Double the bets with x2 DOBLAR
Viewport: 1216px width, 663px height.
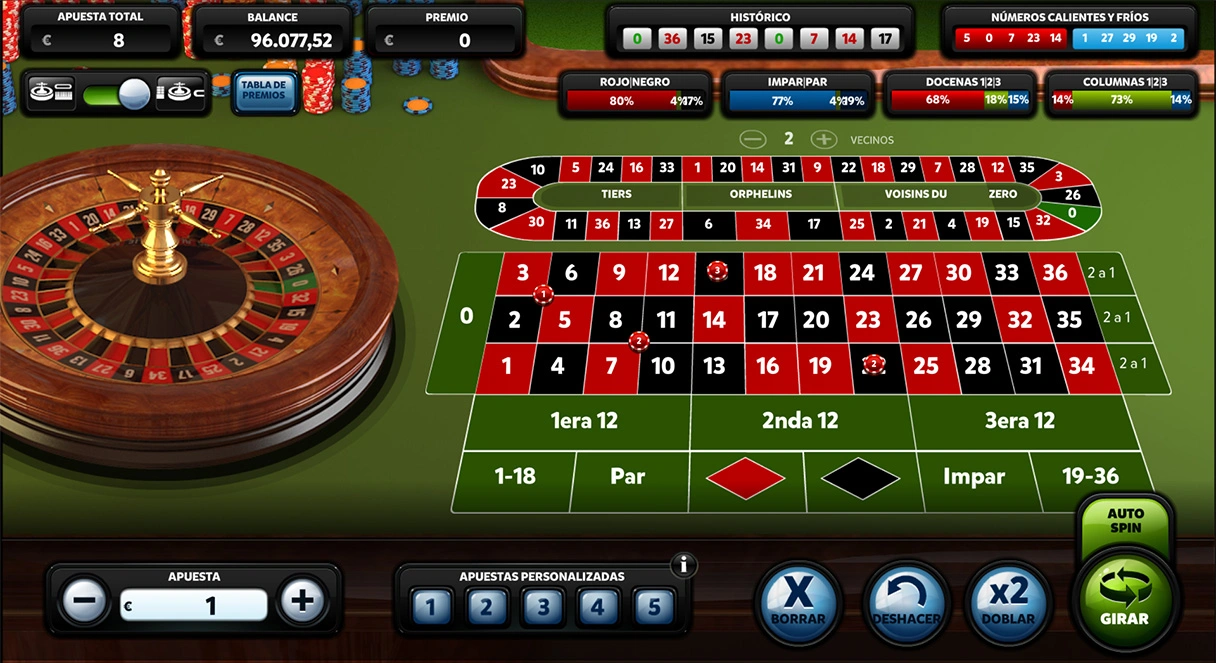coord(1009,602)
